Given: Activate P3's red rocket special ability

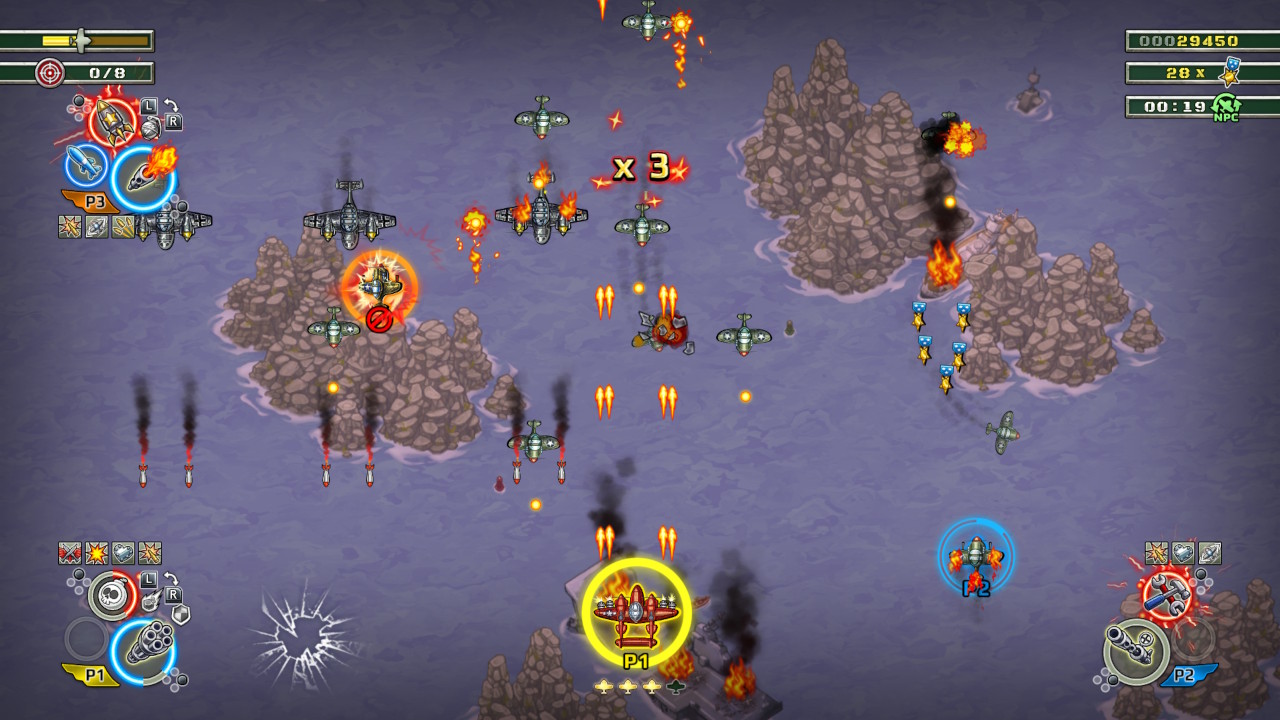Looking at the screenshot, I should coord(112,119).
